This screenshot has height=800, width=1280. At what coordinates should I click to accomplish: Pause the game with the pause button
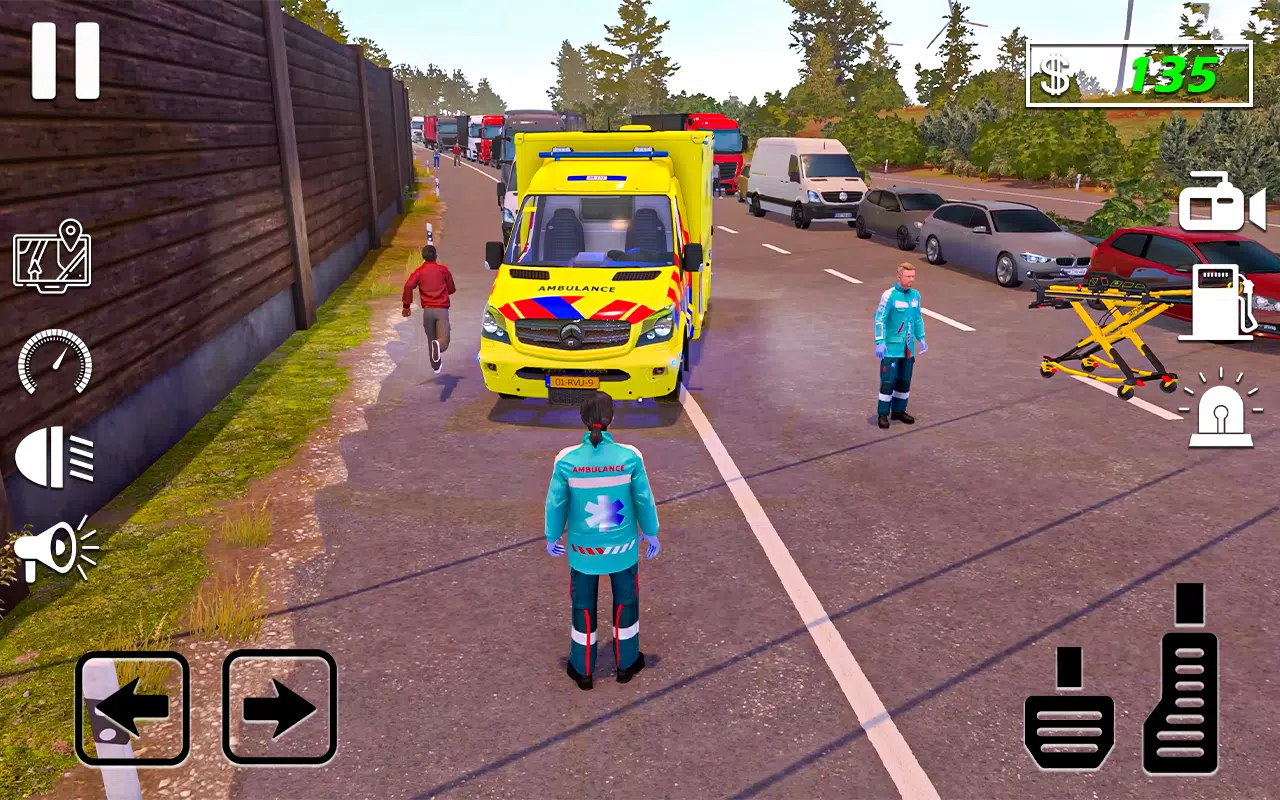66,61
